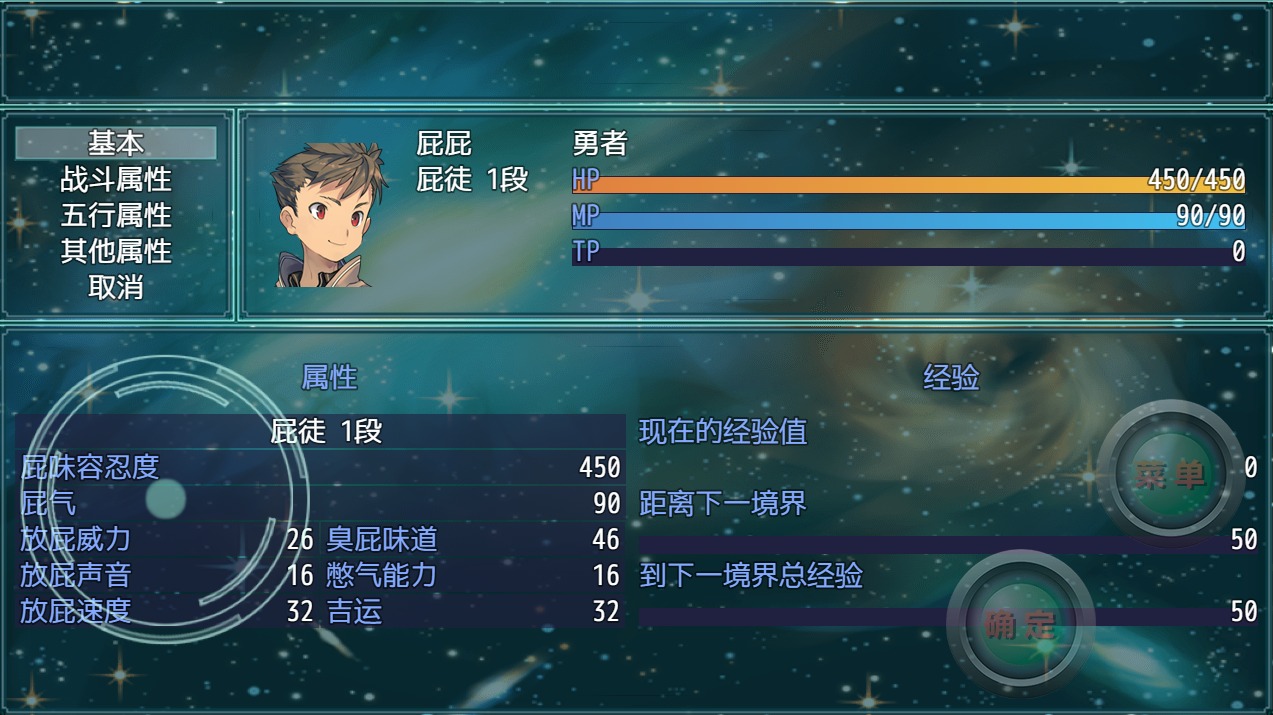Show the 其他属性 page
The height and width of the screenshot is (715, 1273).
[116, 251]
